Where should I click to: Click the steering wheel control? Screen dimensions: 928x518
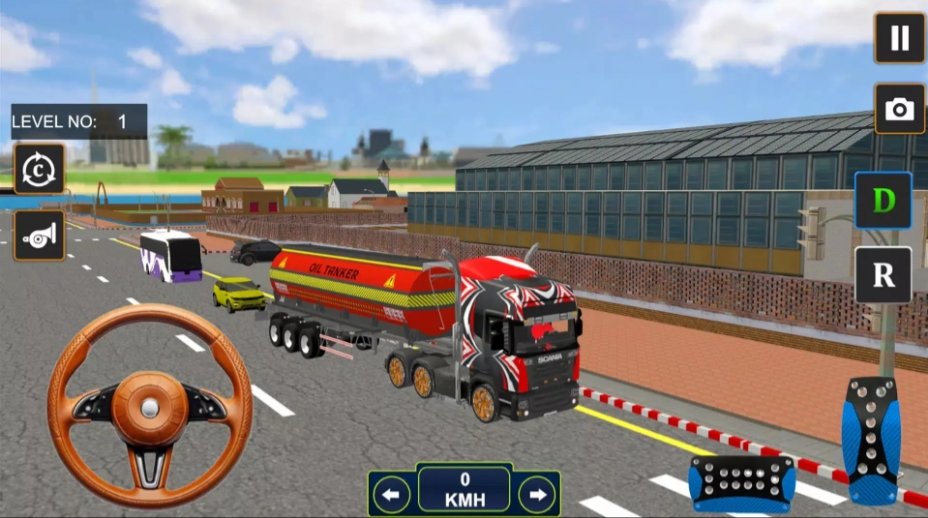point(149,405)
